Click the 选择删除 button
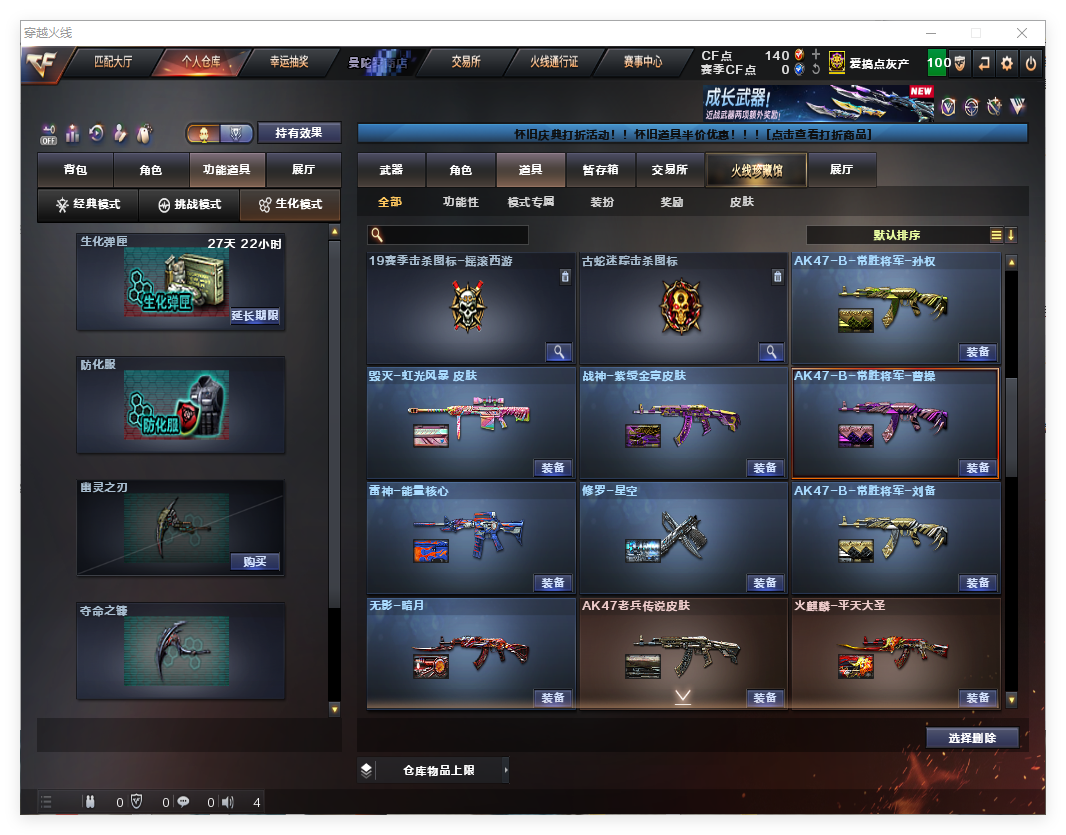This screenshot has height=835, width=1066. [x=971, y=738]
